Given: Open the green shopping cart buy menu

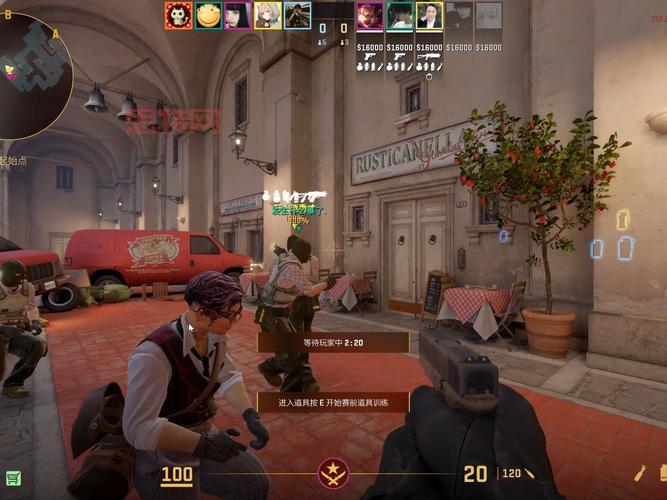Looking at the screenshot, I should [12, 478].
